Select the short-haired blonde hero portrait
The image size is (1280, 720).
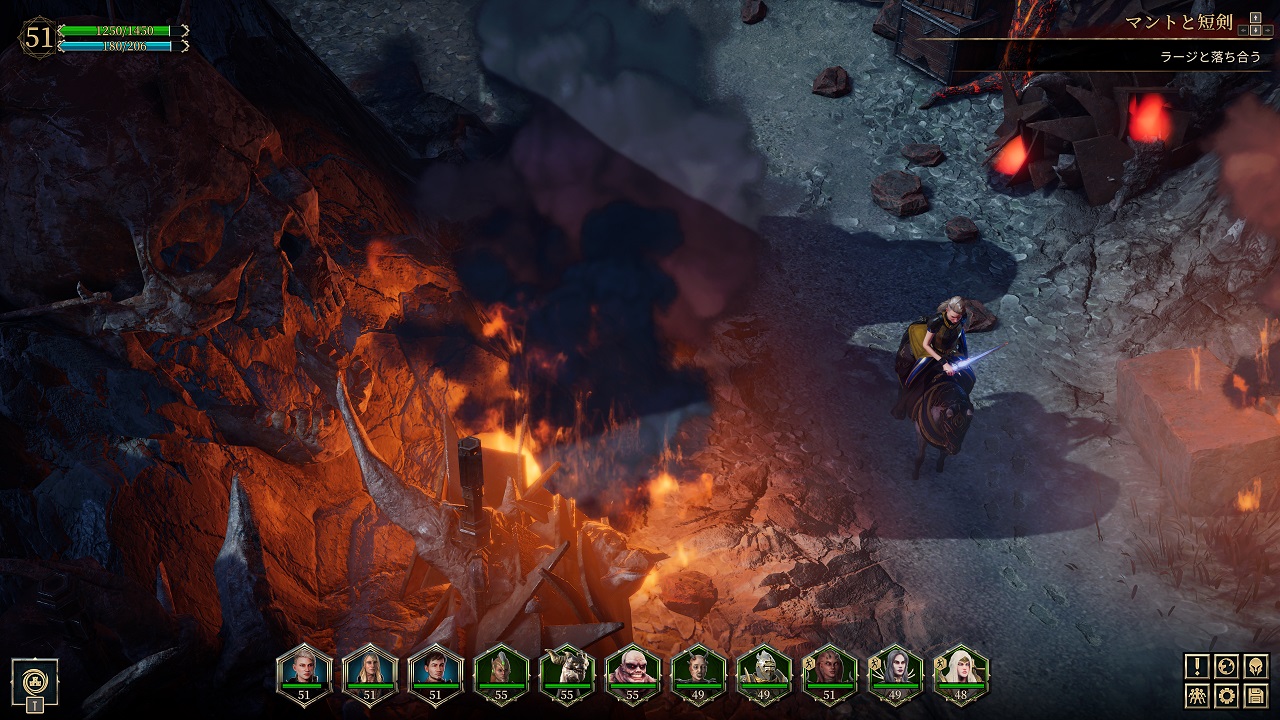pos(303,668)
